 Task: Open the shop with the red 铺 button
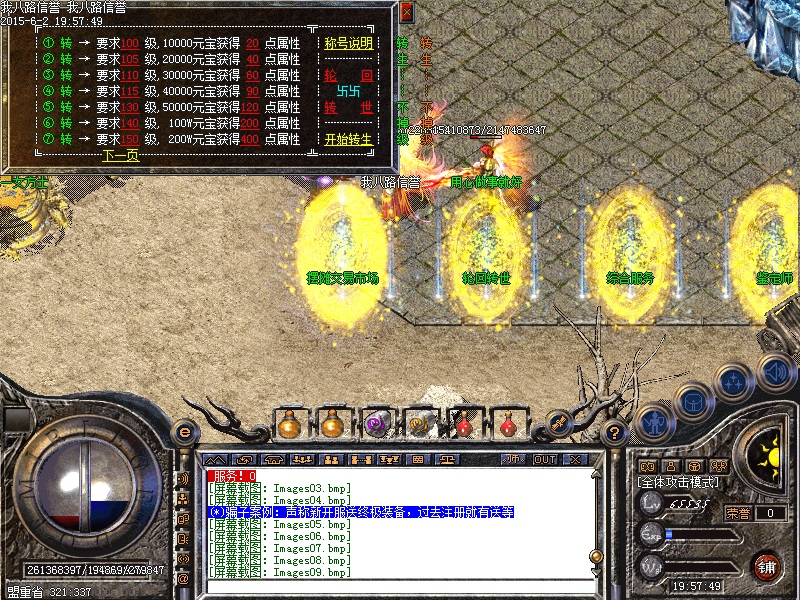(x=767, y=567)
